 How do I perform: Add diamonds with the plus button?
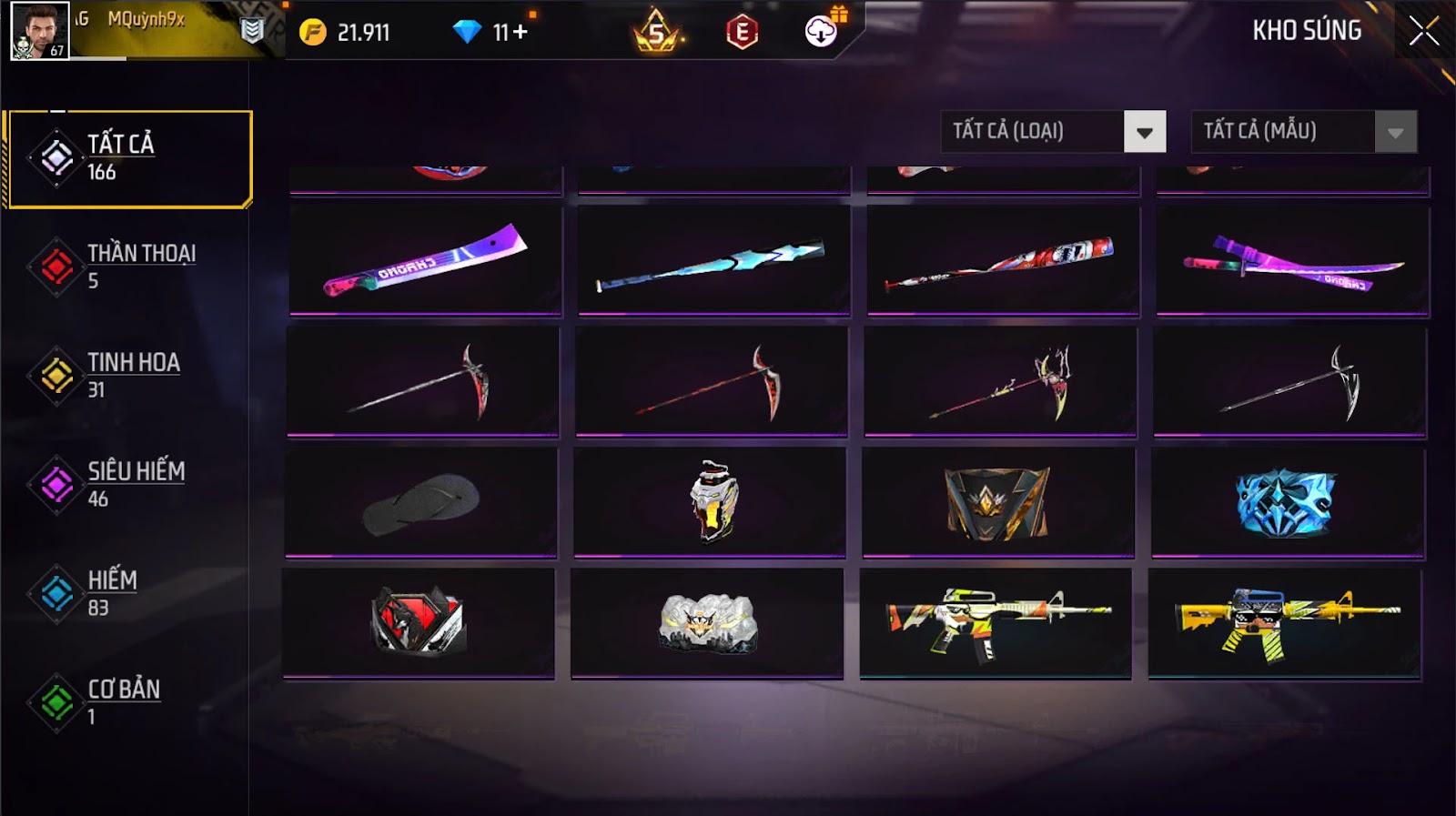pyautogui.click(x=520, y=33)
